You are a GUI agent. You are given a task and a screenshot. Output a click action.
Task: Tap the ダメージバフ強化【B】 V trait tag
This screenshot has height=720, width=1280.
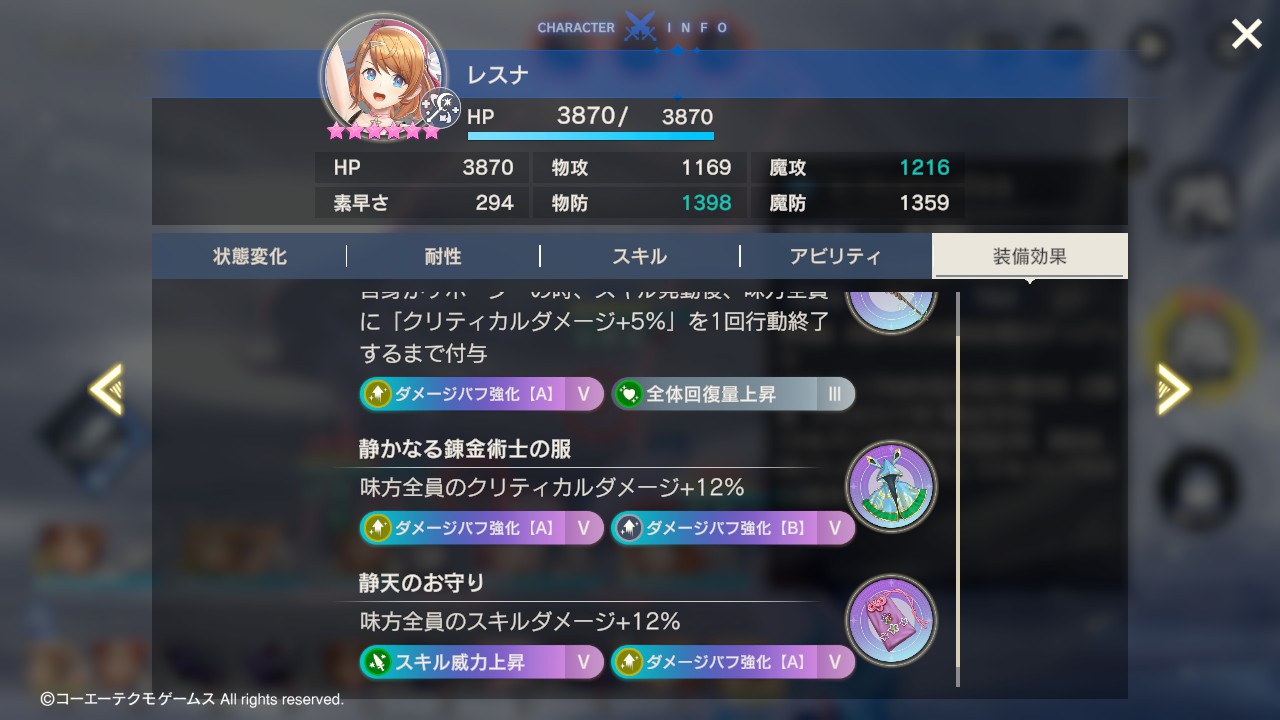click(733, 528)
